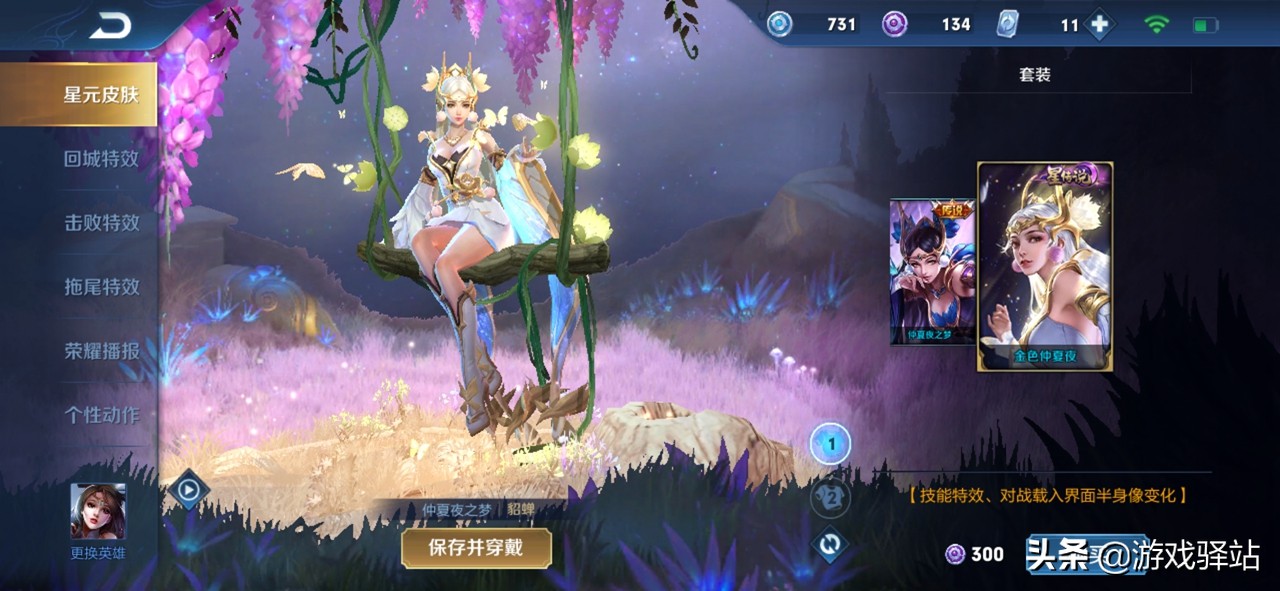Click the 保存并穿戴 button
The width and height of the screenshot is (1280, 591).
pyautogui.click(x=476, y=547)
